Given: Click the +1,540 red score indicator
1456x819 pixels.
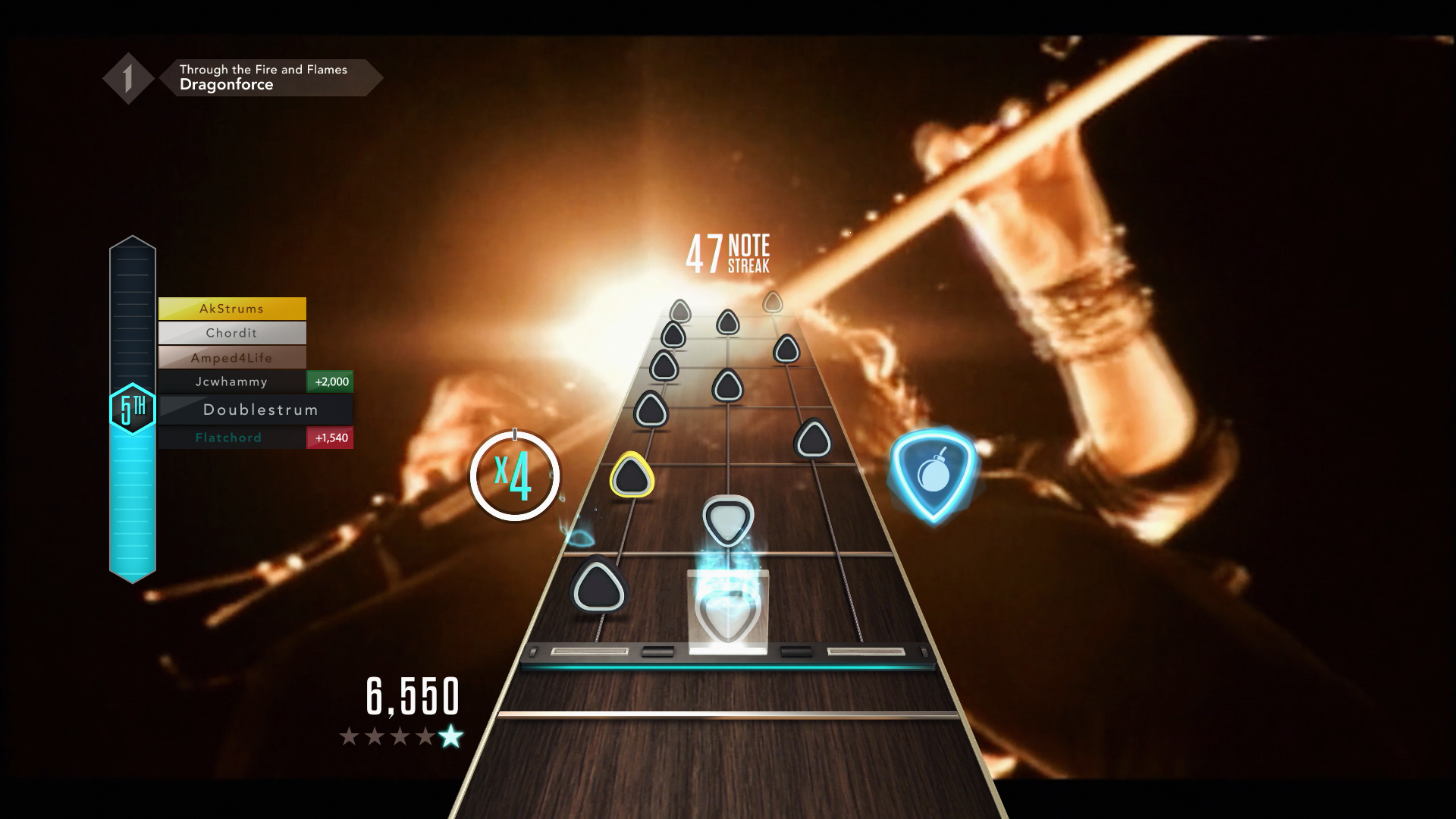Looking at the screenshot, I should (330, 438).
